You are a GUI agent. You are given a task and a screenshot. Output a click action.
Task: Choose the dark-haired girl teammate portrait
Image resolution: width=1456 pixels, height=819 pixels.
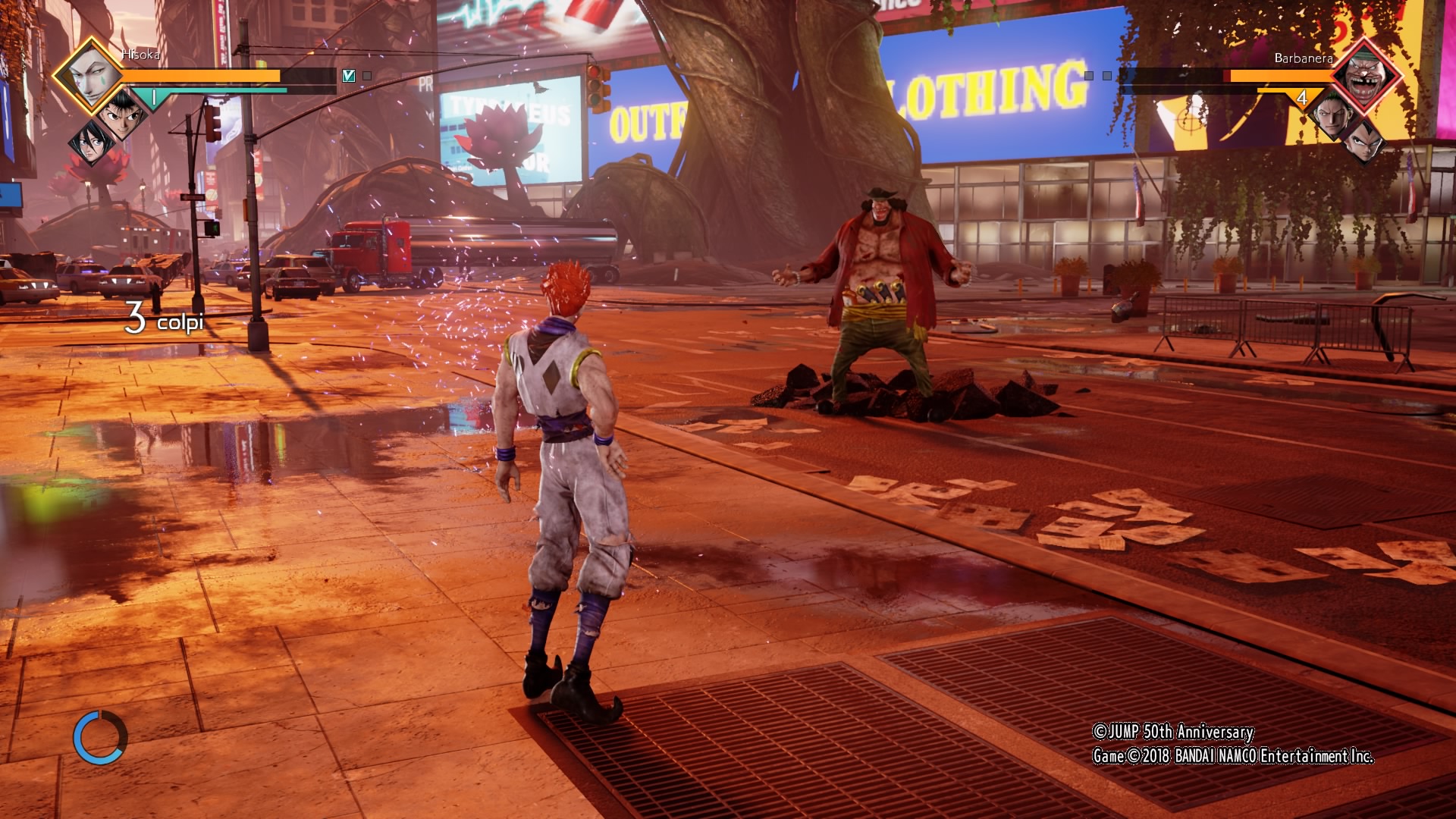[91, 142]
